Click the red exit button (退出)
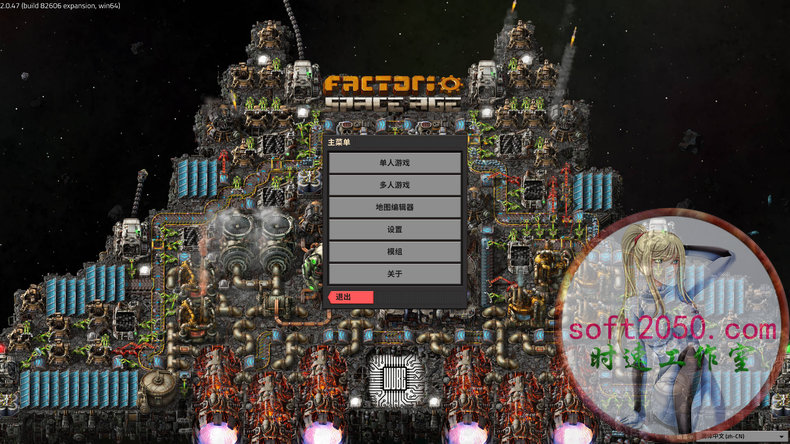Viewport: 790px width, 444px height. click(350, 297)
